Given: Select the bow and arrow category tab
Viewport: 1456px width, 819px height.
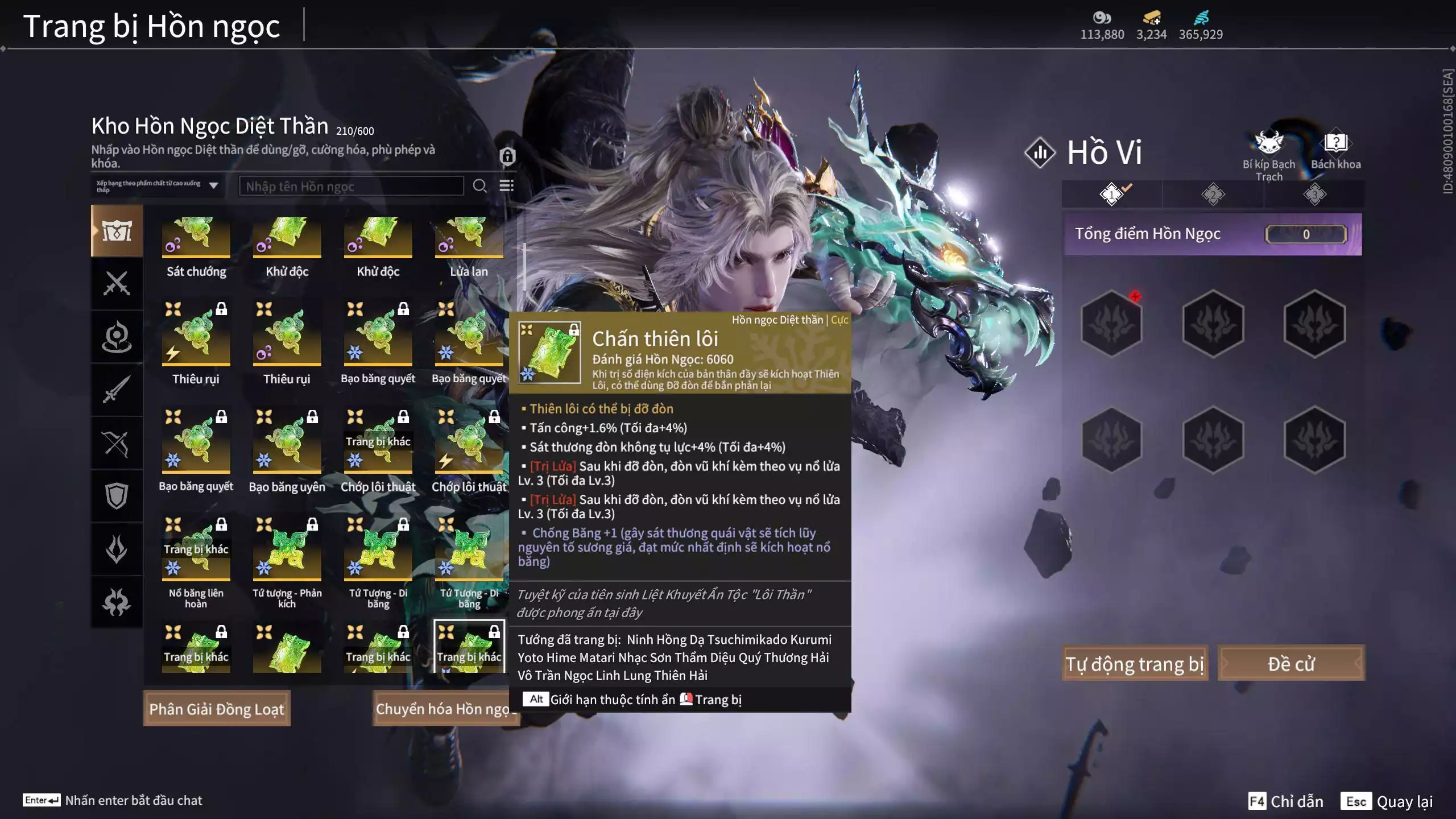Looking at the screenshot, I should click(117, 444).
